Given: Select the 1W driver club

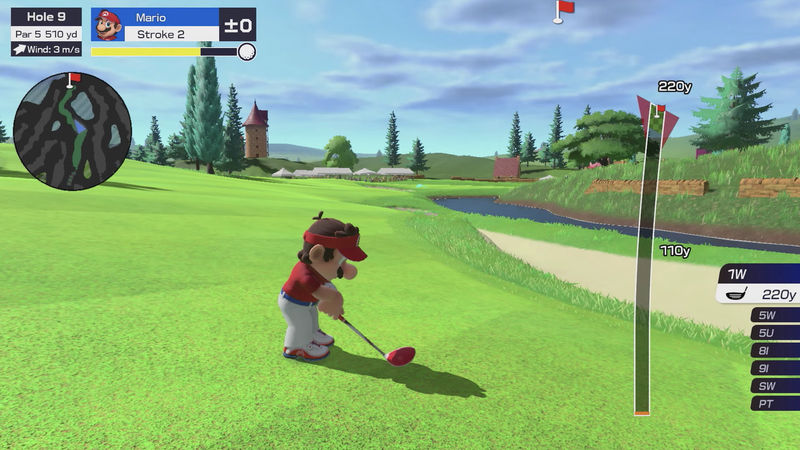Looking at the screenshot, I should pyautogui.click(x=759, y=283).
